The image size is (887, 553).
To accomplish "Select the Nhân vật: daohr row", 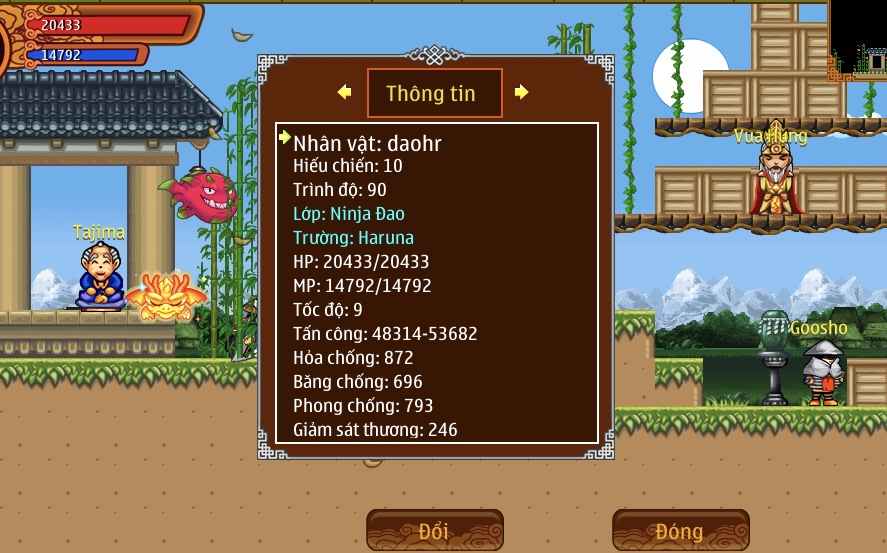I will click(367, 144).
